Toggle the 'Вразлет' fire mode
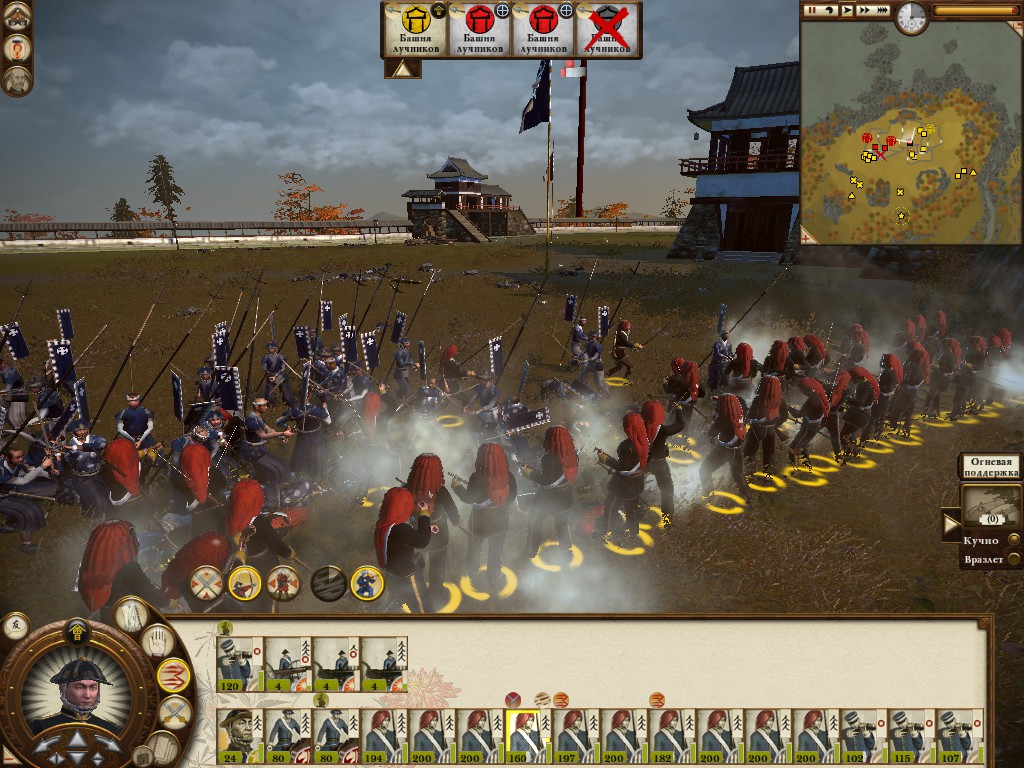This screenshot has height=768, width=1024. [1013, 561]
